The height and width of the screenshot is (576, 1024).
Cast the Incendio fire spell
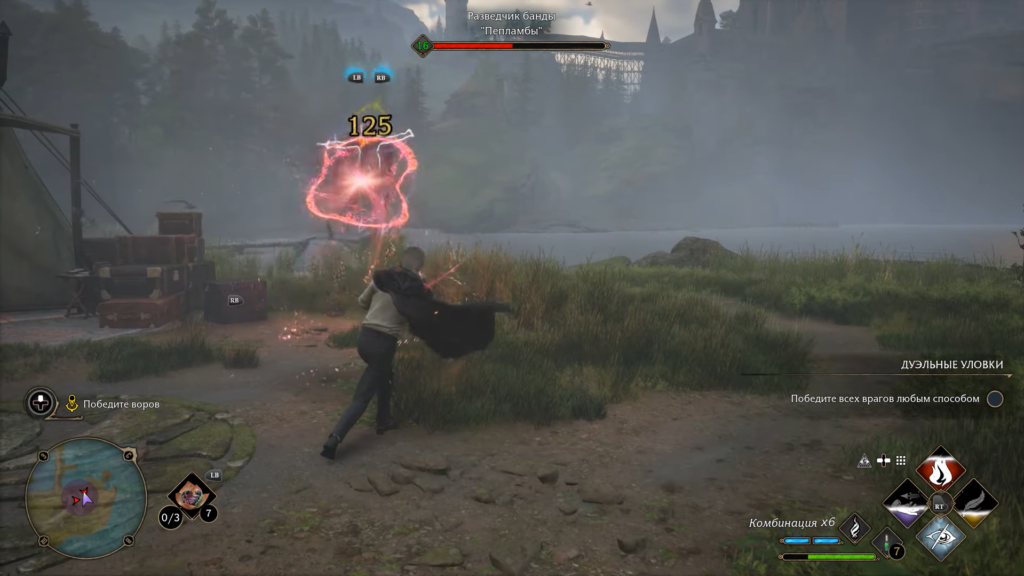coord(940,469)
